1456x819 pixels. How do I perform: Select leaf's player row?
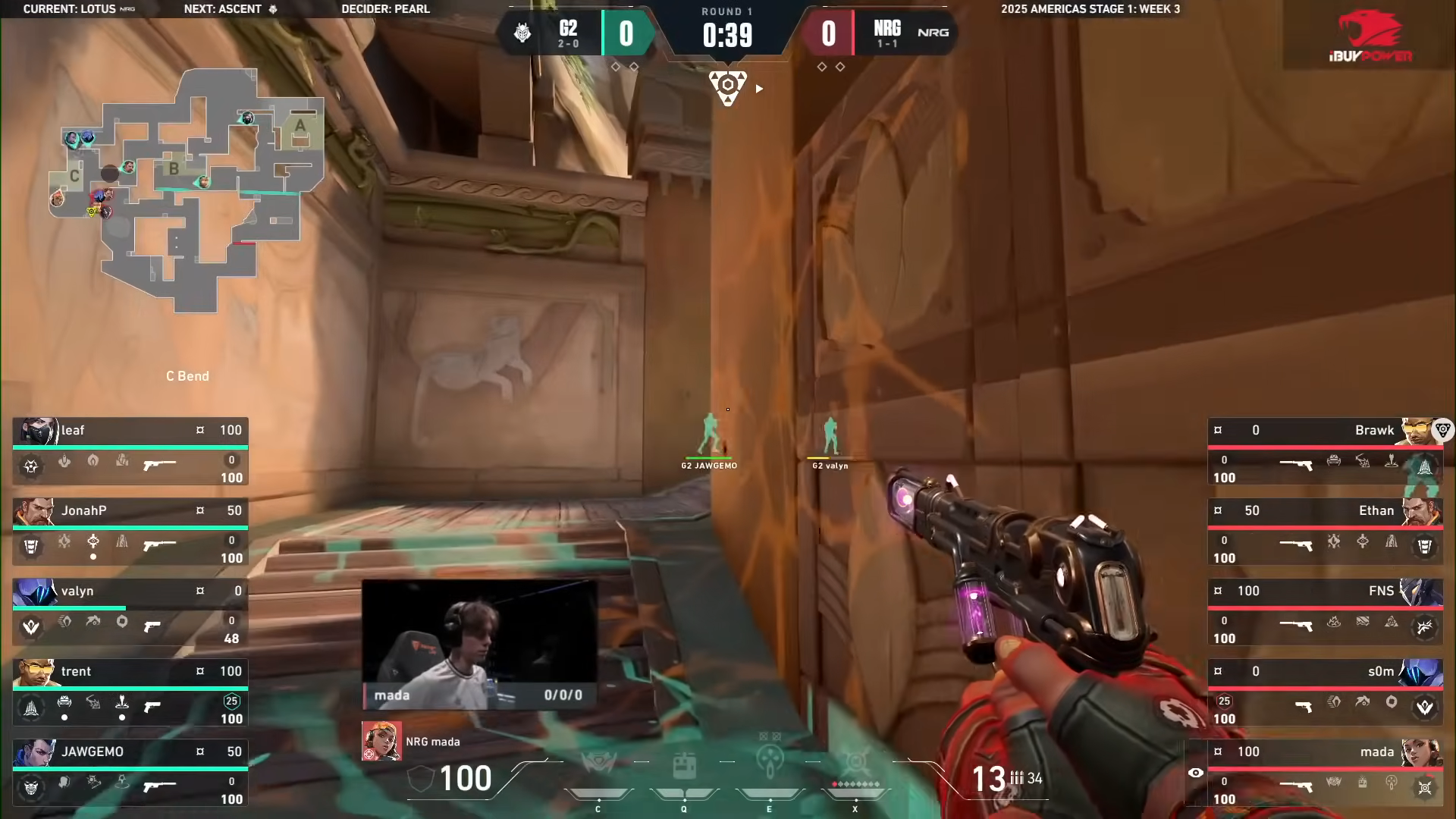click(x=130, y=452)
